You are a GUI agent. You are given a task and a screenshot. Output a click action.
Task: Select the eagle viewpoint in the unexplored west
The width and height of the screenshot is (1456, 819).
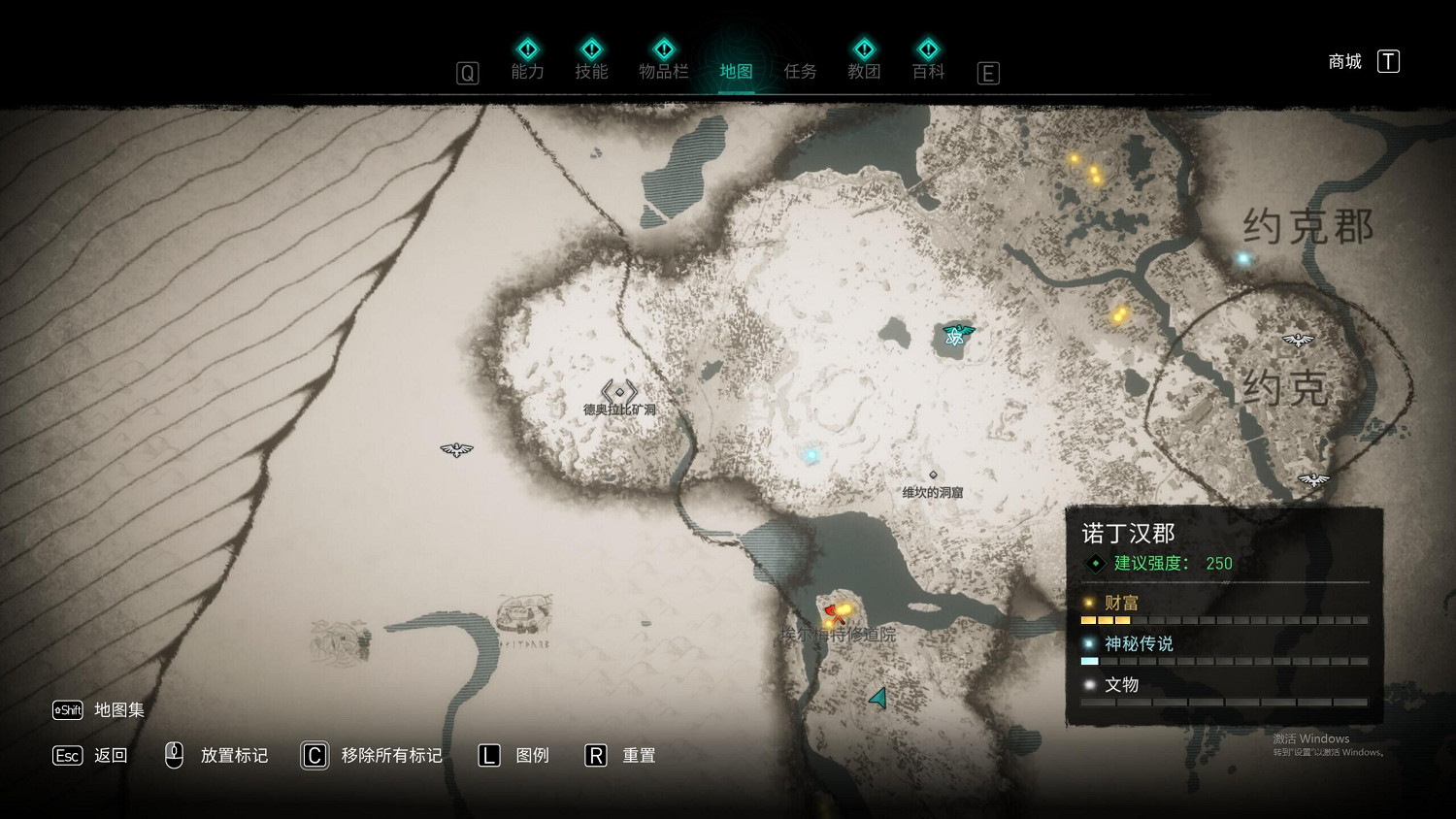point(456,449)
